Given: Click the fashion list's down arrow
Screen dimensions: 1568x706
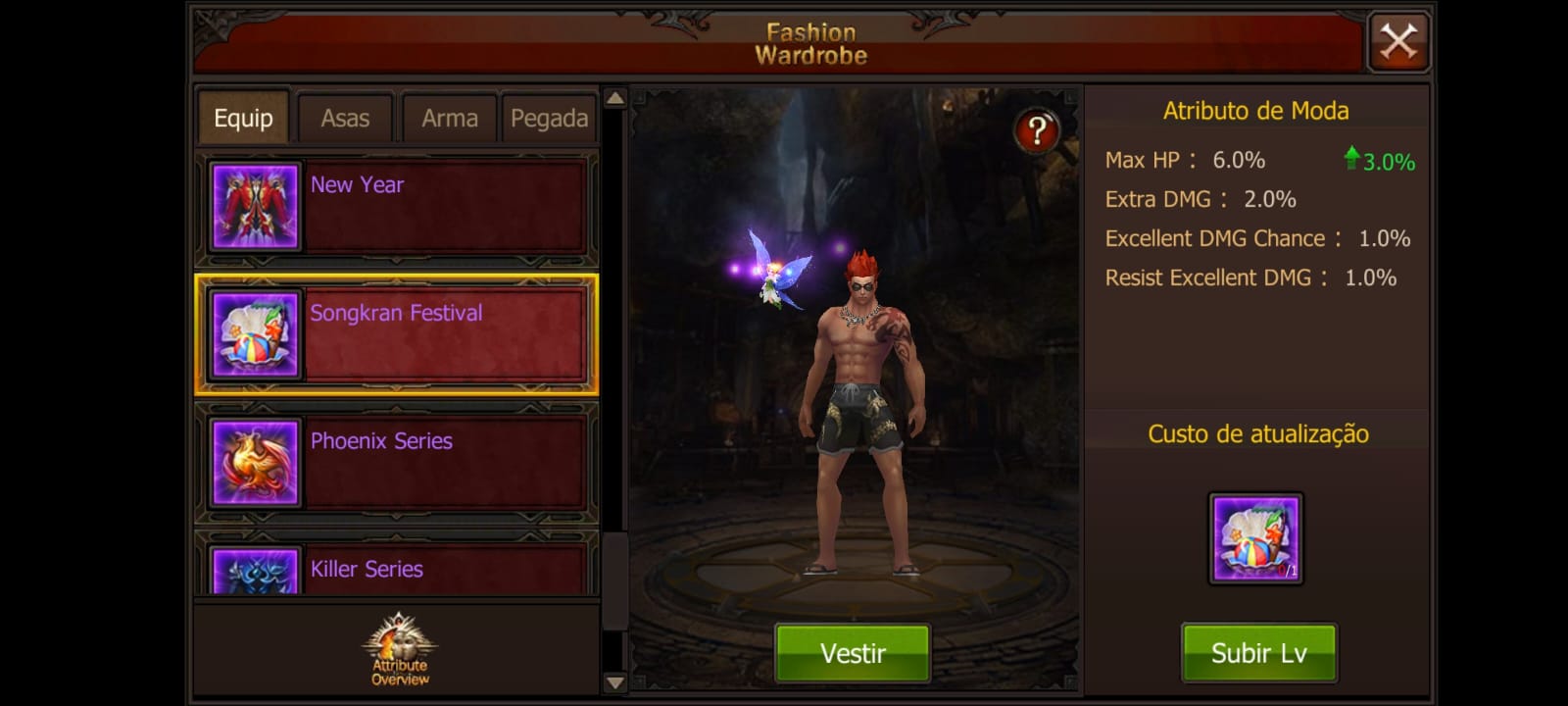Looking at the screenshot, I should [614, 682].
